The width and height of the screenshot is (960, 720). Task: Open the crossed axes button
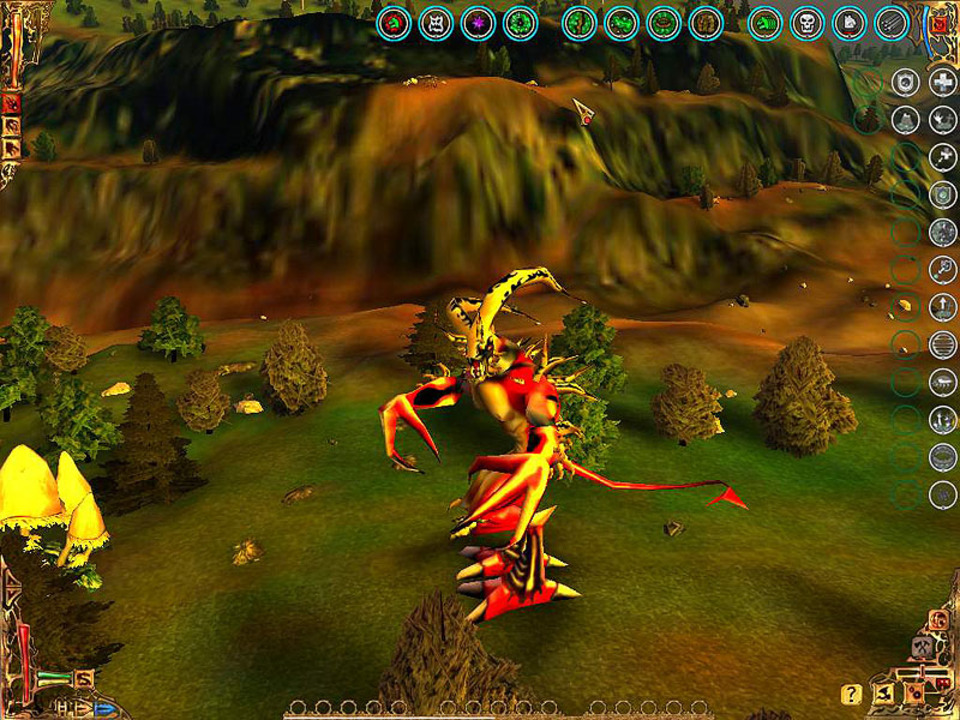tap(925, 646)
